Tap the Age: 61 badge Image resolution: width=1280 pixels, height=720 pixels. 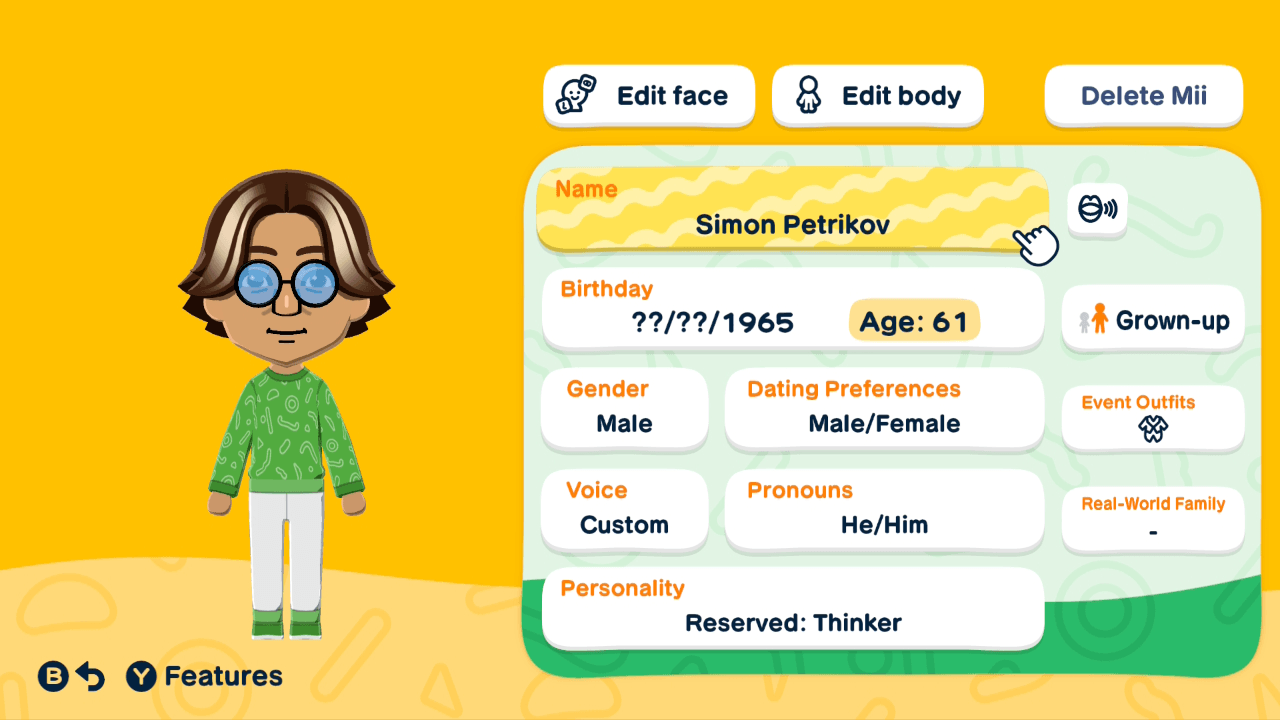[x=914, y=321]
